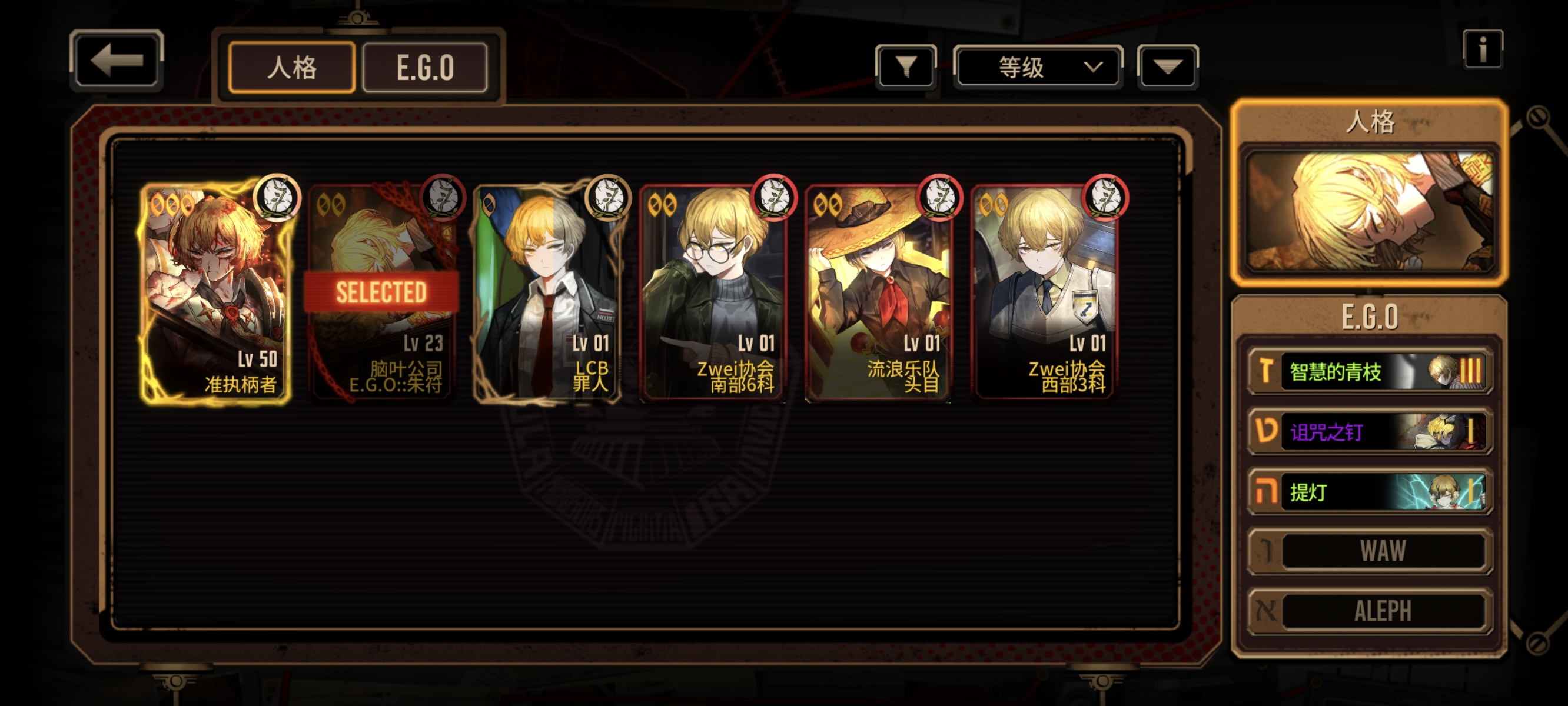This screenshot has width=1568, height=706.
Task: Open the equipped 人格 portrait panel
Action: (1369, 210)
